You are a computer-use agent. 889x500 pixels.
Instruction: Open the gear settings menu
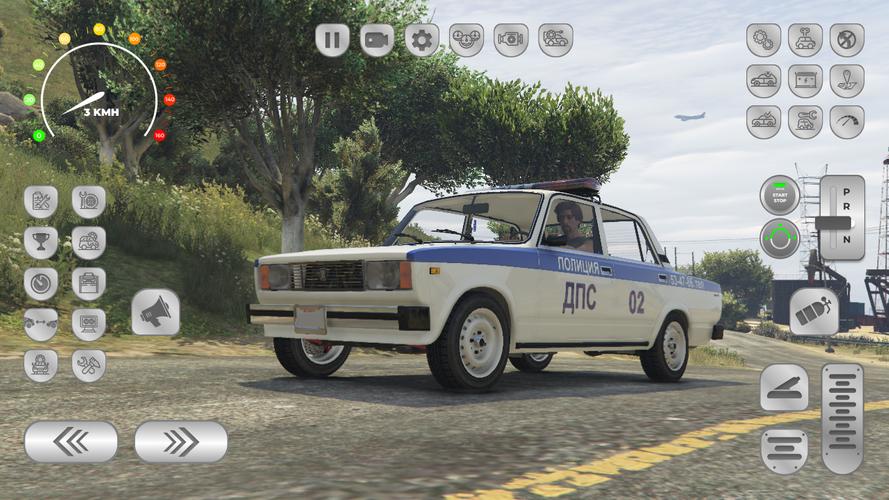click(x=422, y=40)
